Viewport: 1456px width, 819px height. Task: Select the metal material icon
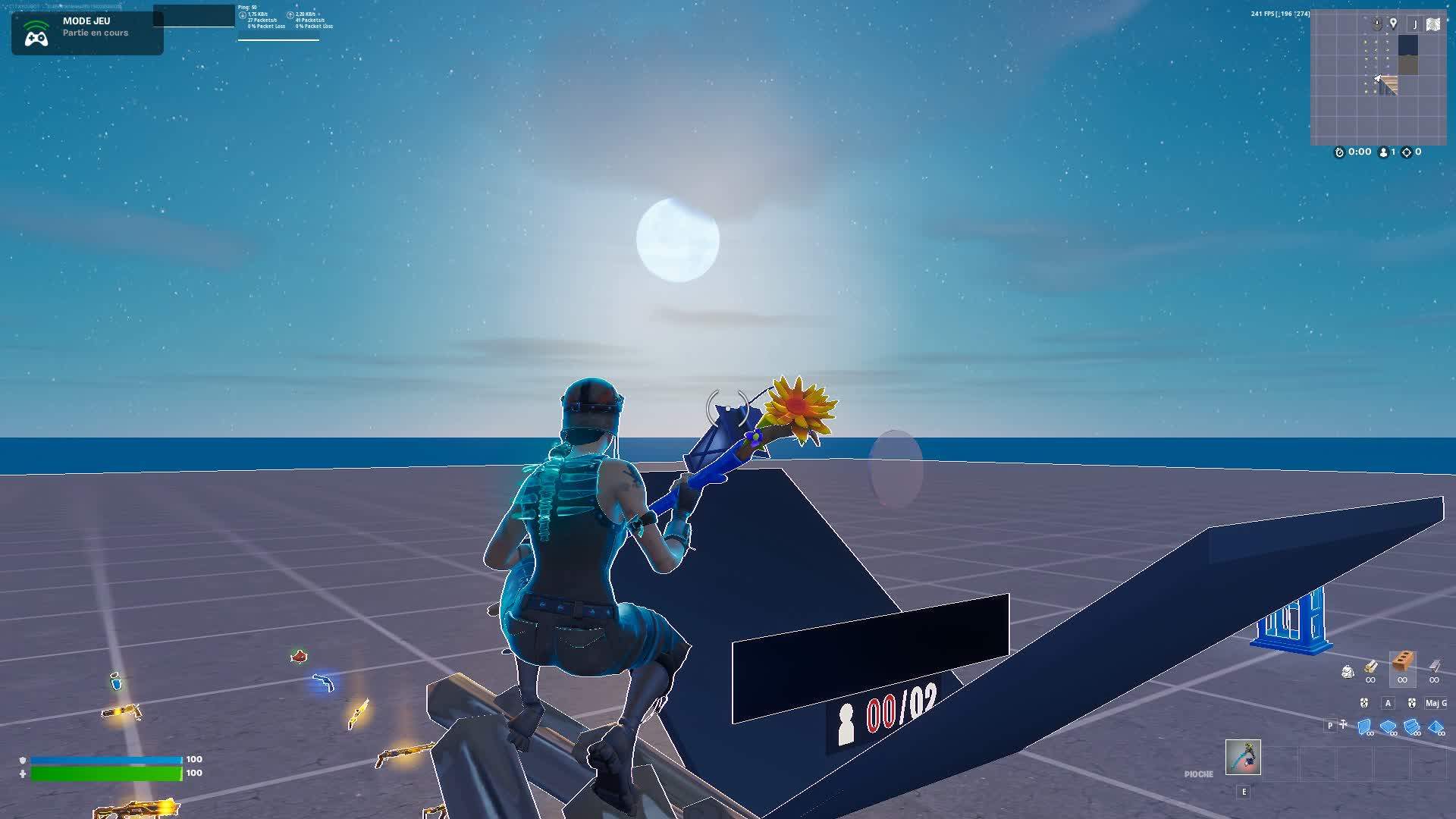pyautogui.click(x=1434, y=666)
